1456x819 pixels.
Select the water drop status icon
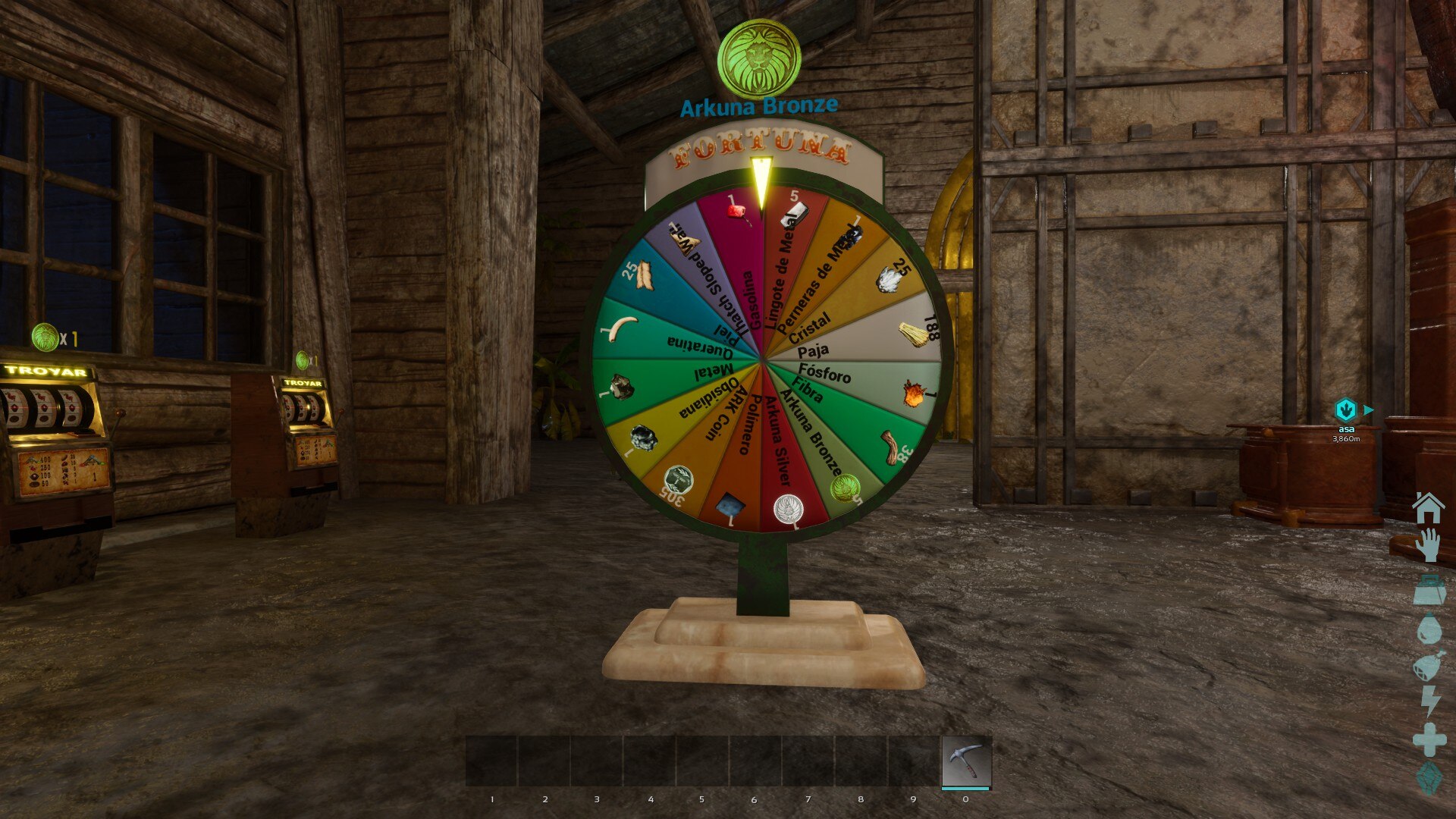pos(1429,629)
